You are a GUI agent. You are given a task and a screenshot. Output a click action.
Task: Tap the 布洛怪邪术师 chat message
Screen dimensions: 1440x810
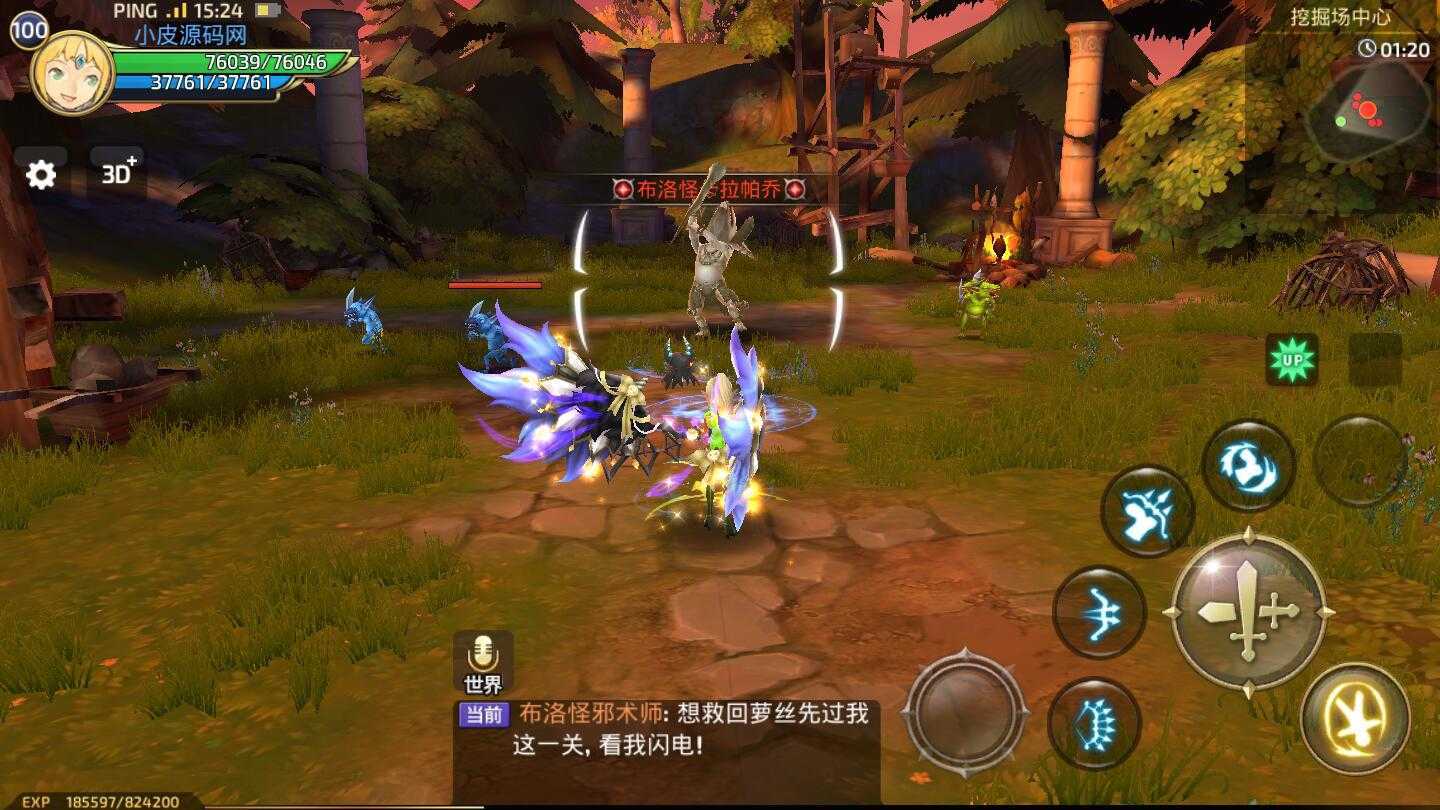pos(600,714)
